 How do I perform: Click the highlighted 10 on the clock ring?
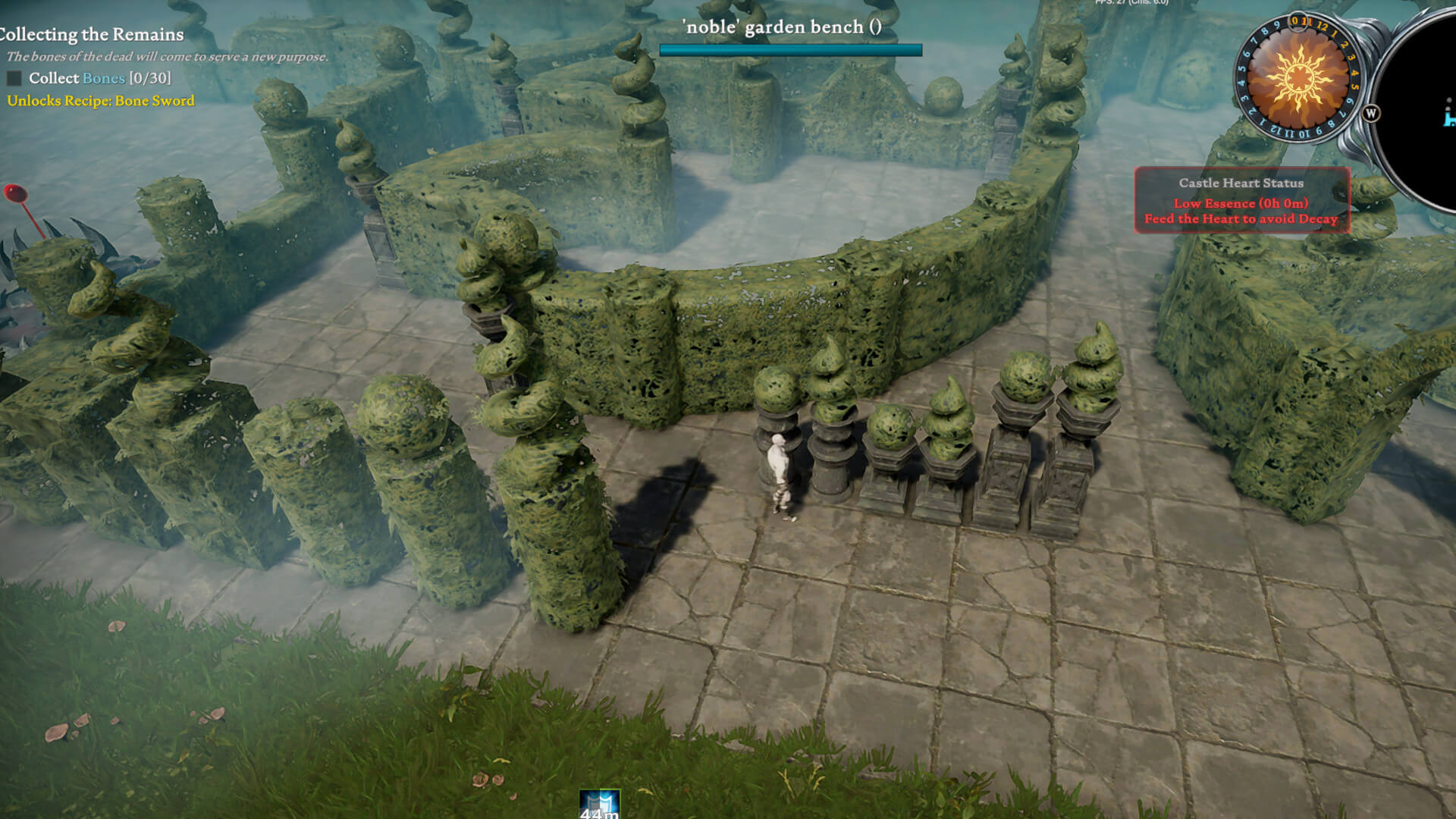[1294, 21]
